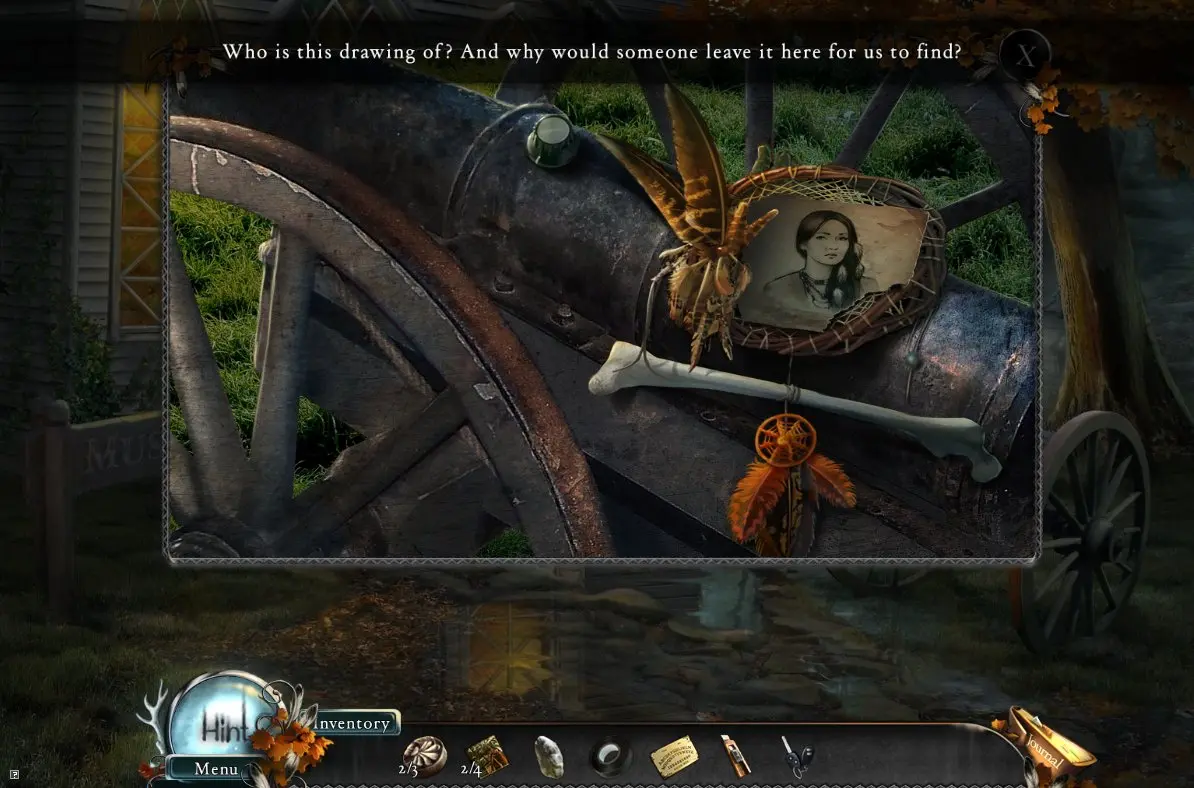Select the car keys item

[x=797, y=757]
